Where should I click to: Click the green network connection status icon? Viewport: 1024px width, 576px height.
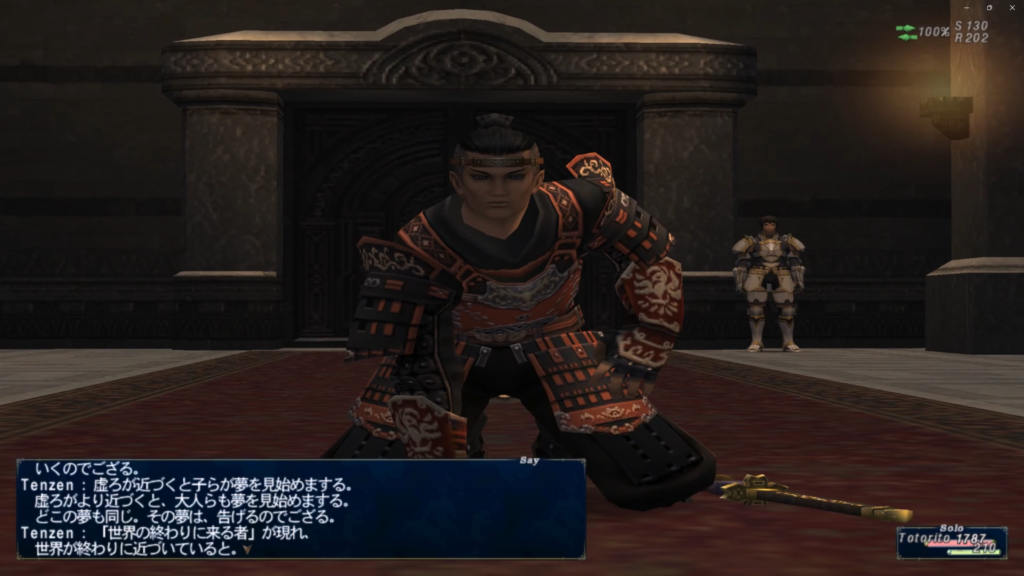tap(906, 32)
